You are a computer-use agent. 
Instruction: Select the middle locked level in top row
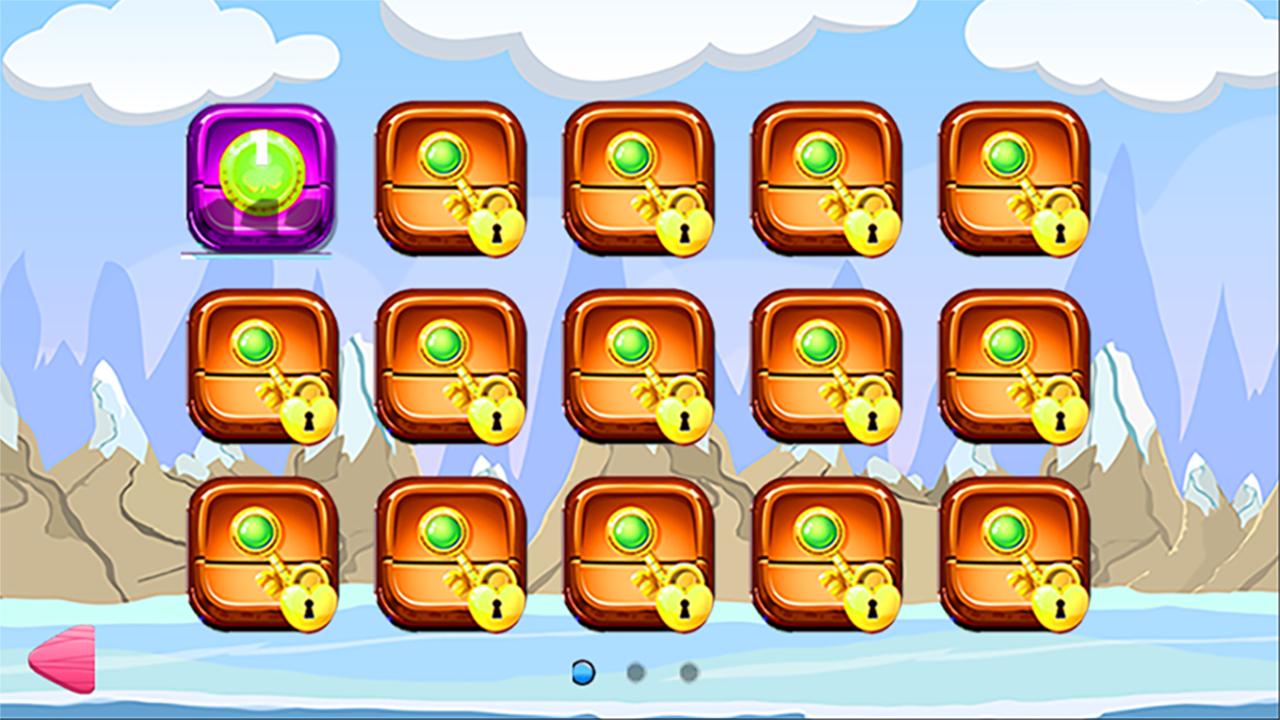(x=638, y=180)
